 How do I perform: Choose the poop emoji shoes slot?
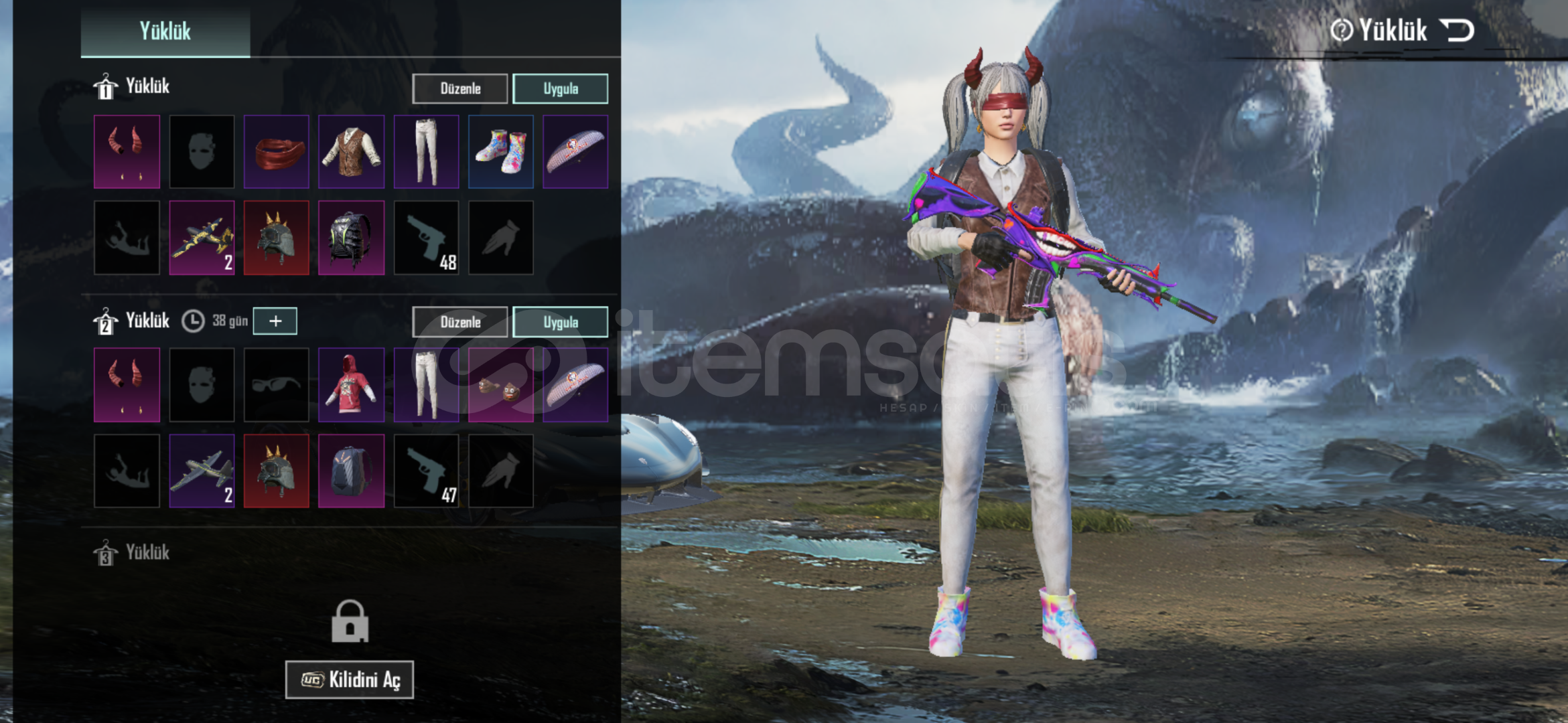pos(501,385)
